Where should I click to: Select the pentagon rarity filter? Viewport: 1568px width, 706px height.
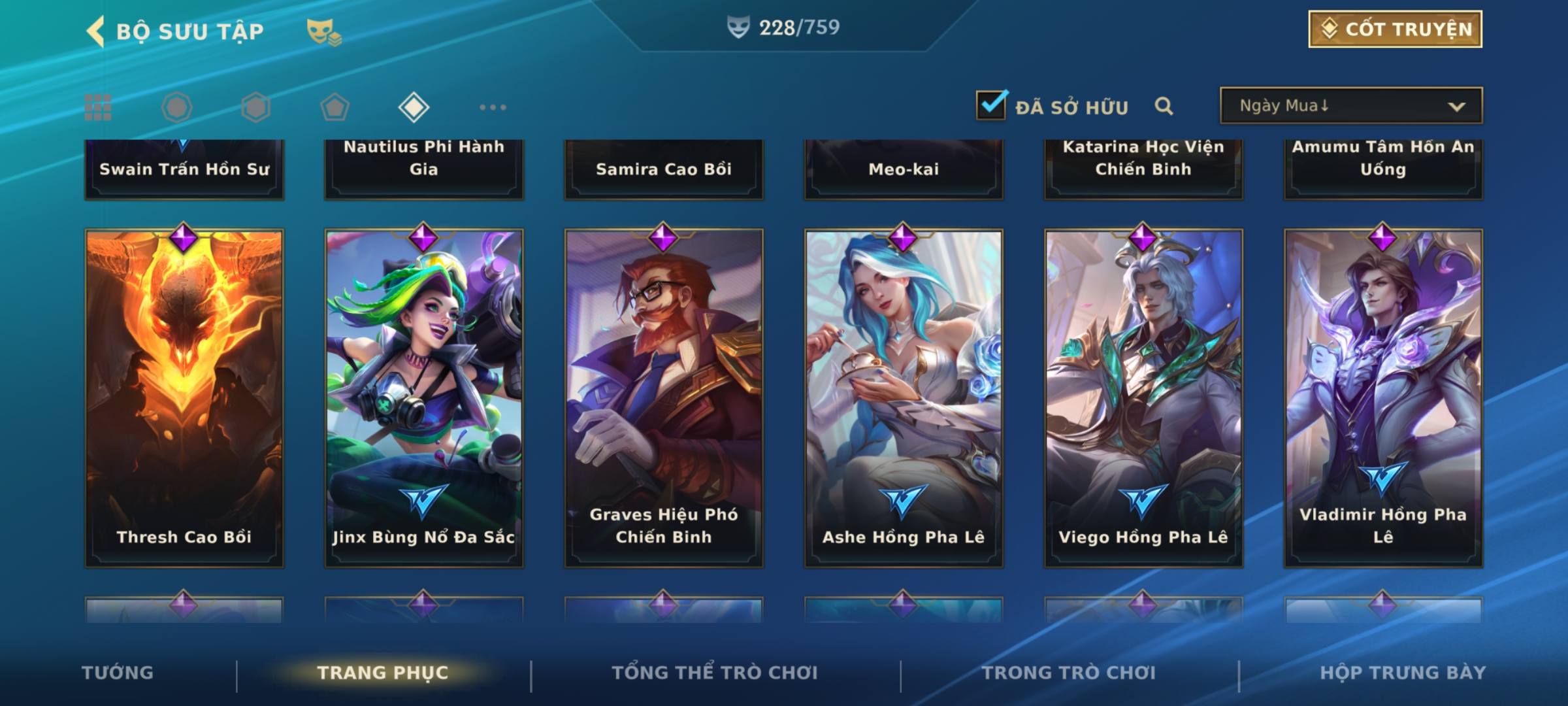[335, 107]
